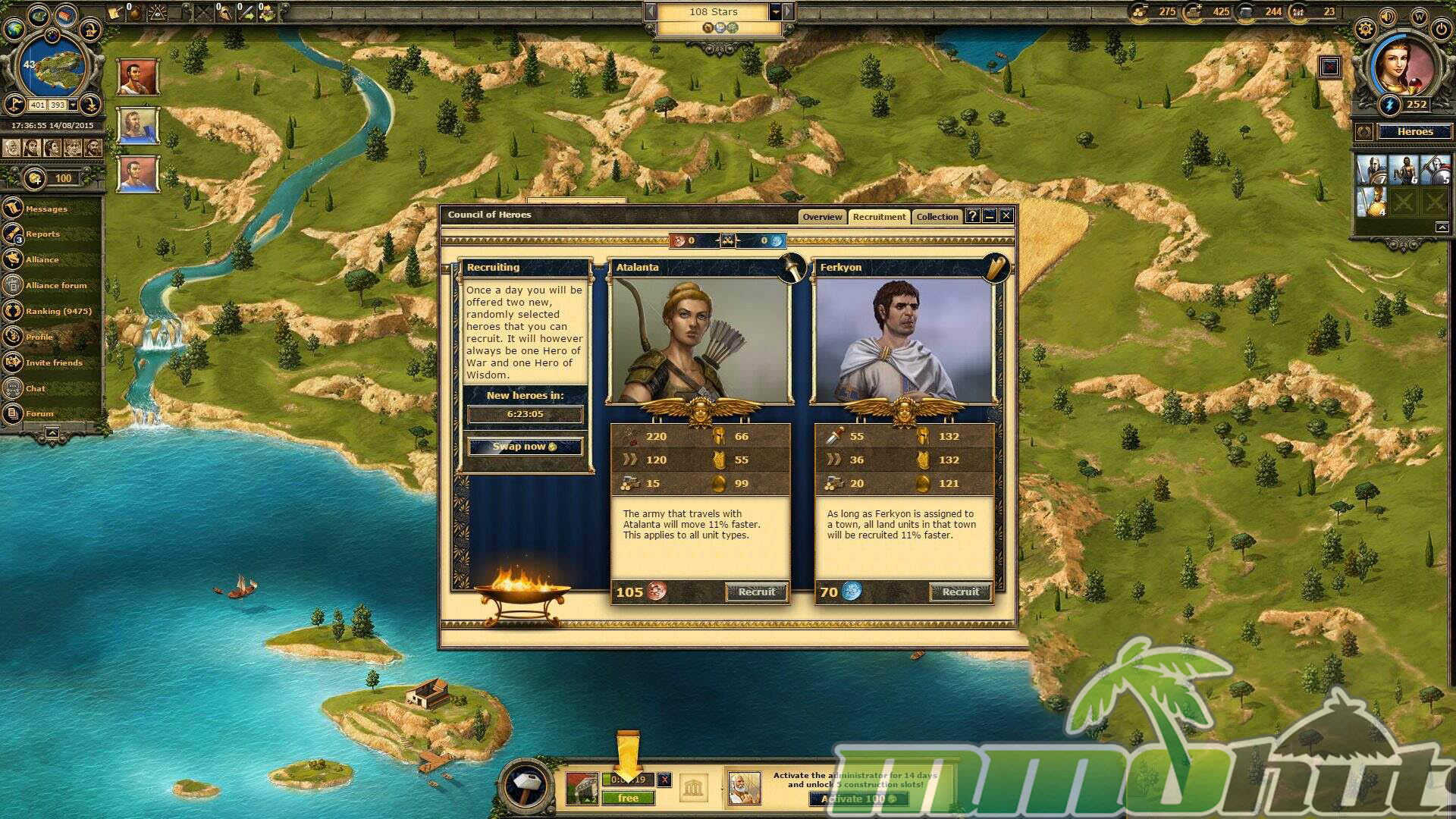Go to the Alliance forum

click(56, 286)
